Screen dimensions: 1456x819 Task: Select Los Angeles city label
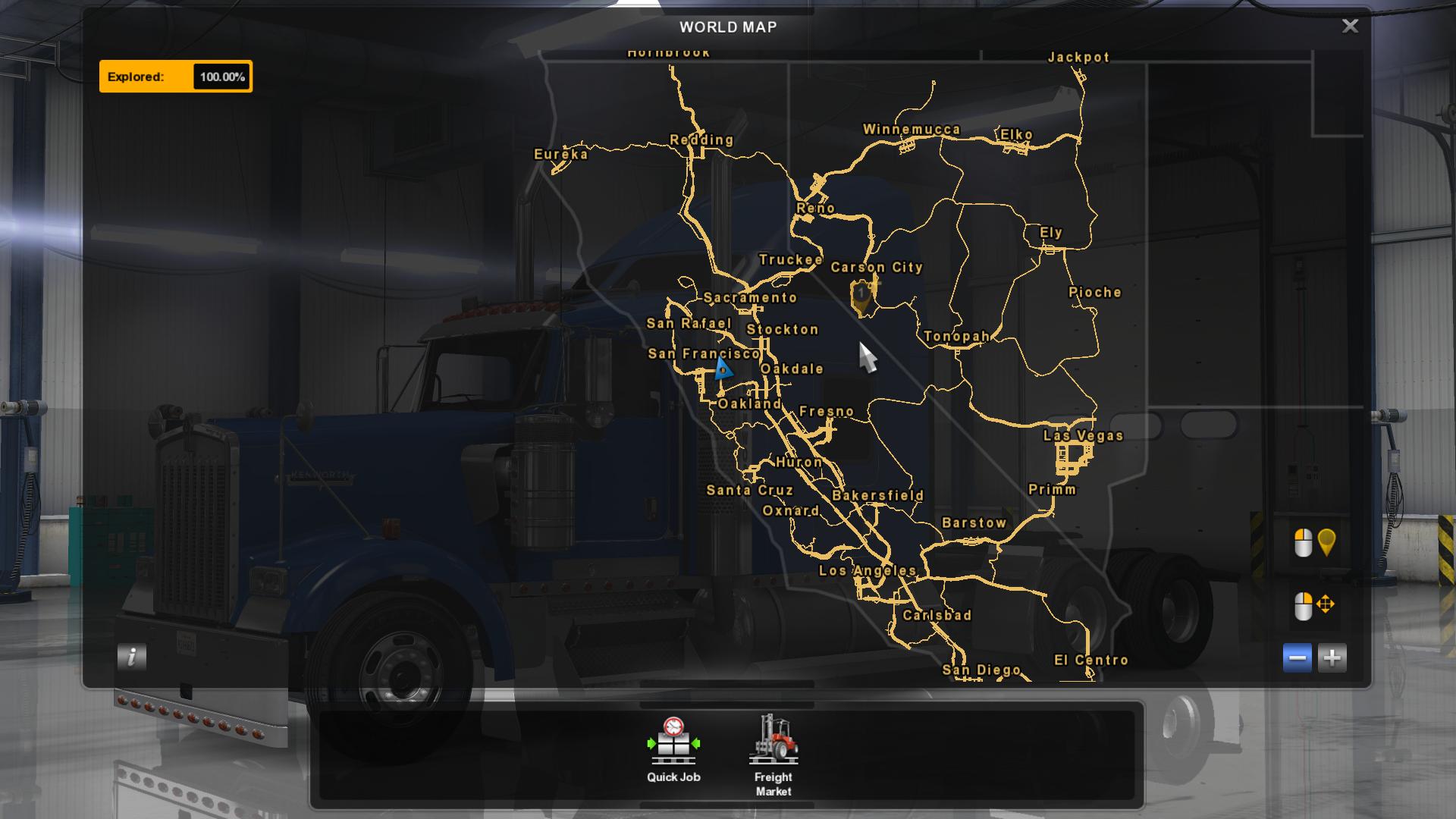click(868, 571)
